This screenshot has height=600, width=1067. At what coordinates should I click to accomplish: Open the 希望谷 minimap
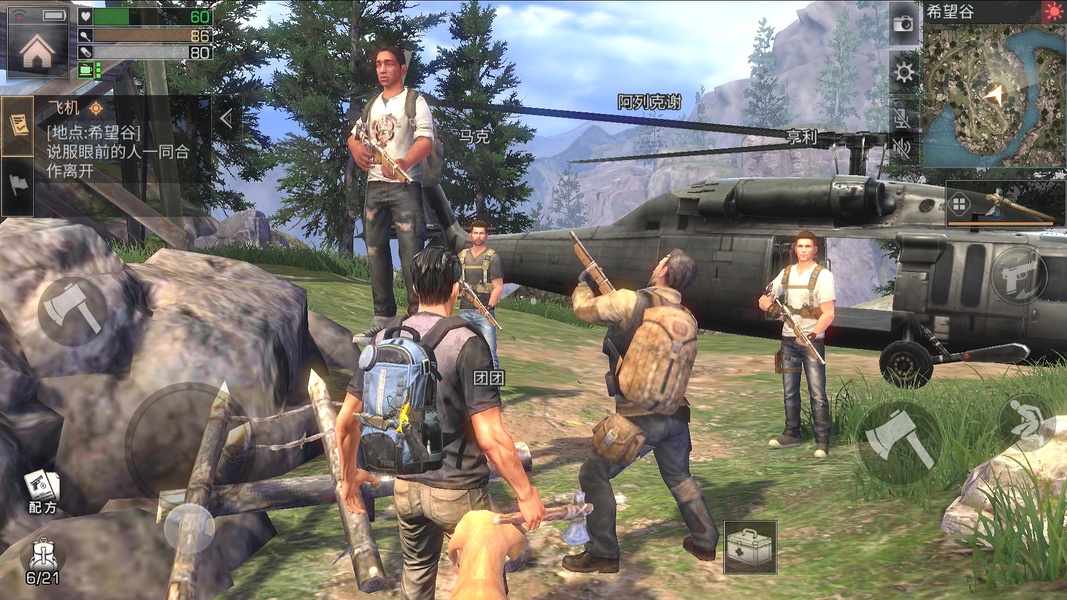point(993,95)
